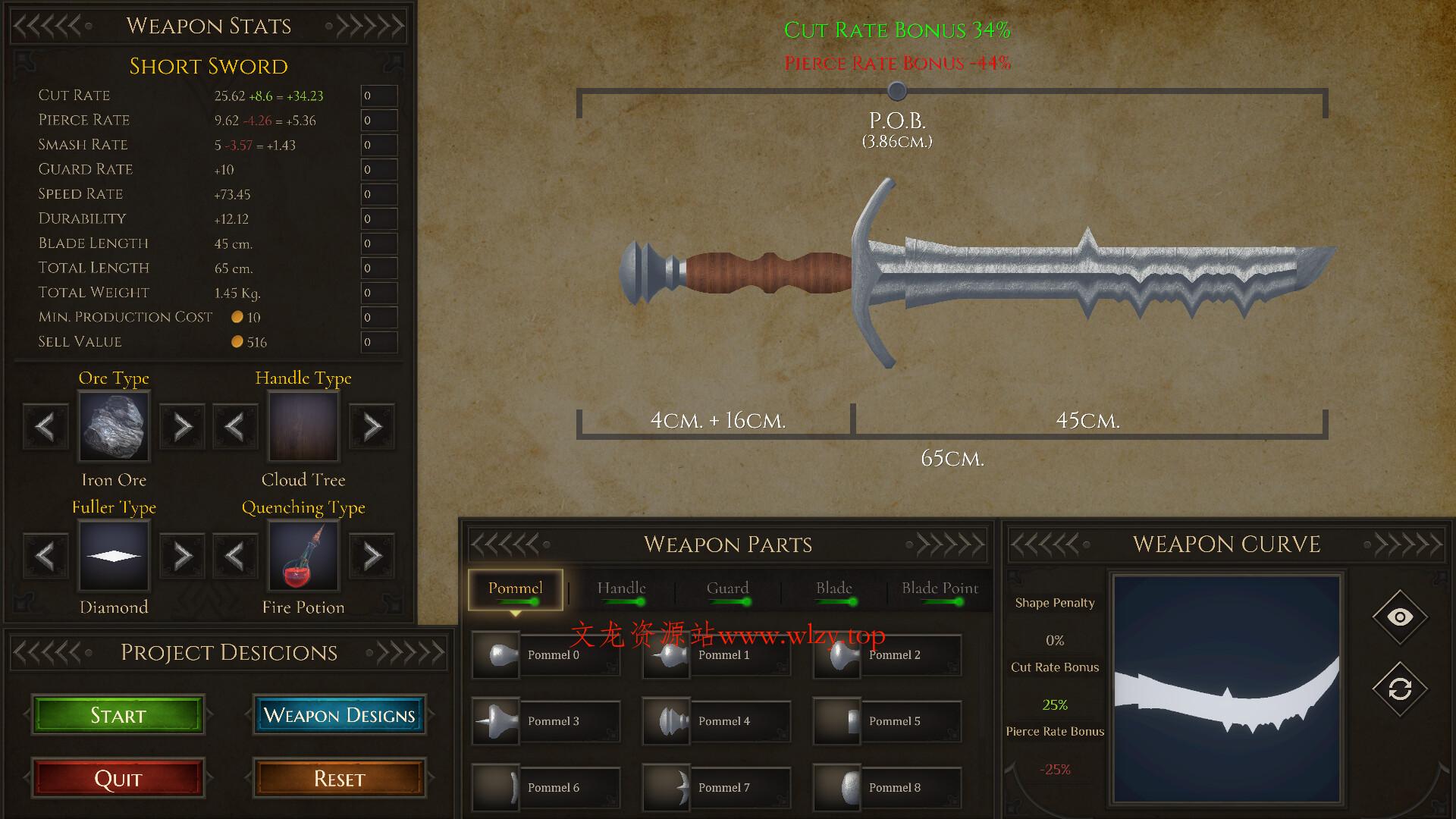Screen dimensions: 1456x819
Task: Cycle to next Ore Type
Action: pyautogui.click(x=182, y=427)
